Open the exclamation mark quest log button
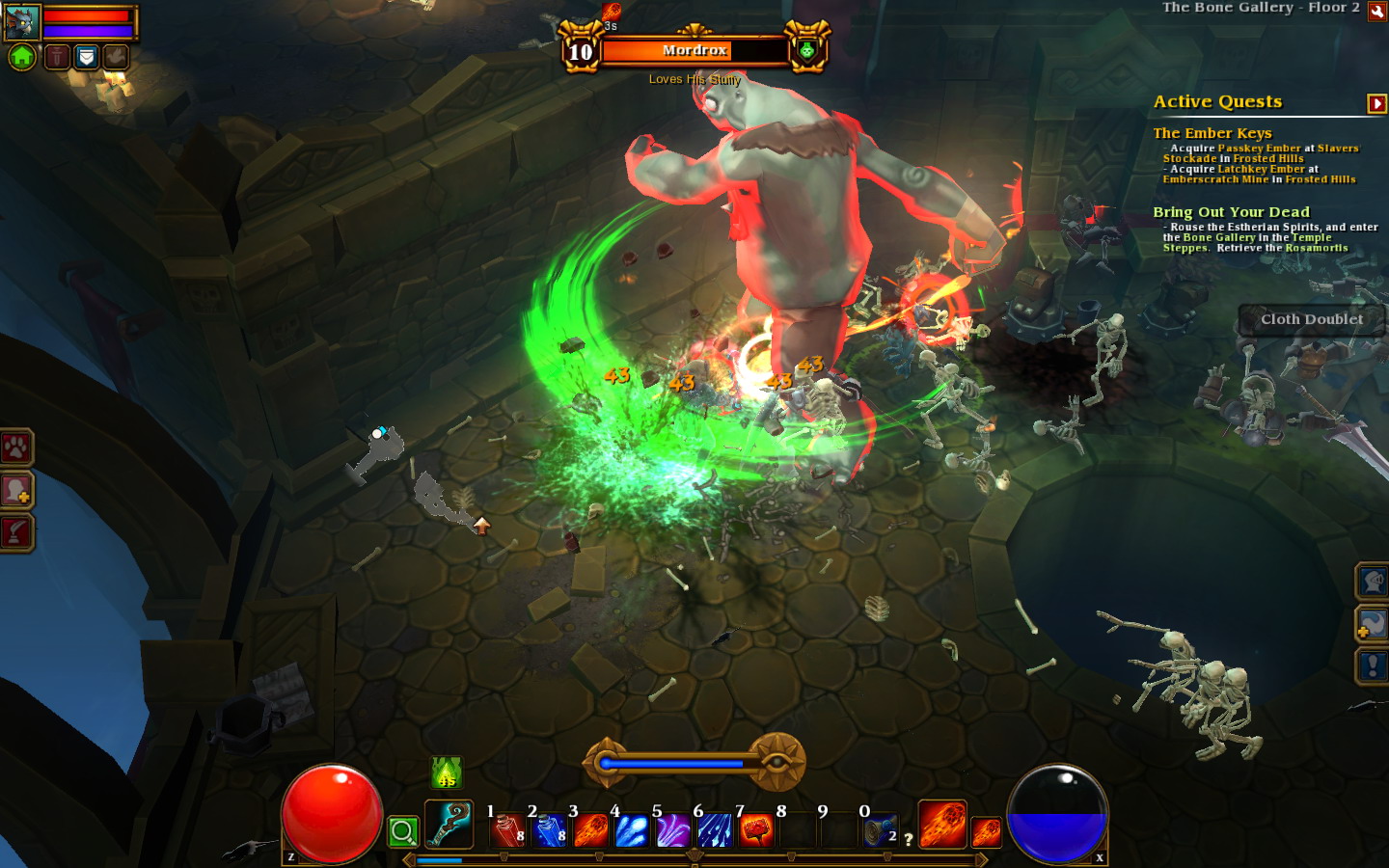 1373,665
